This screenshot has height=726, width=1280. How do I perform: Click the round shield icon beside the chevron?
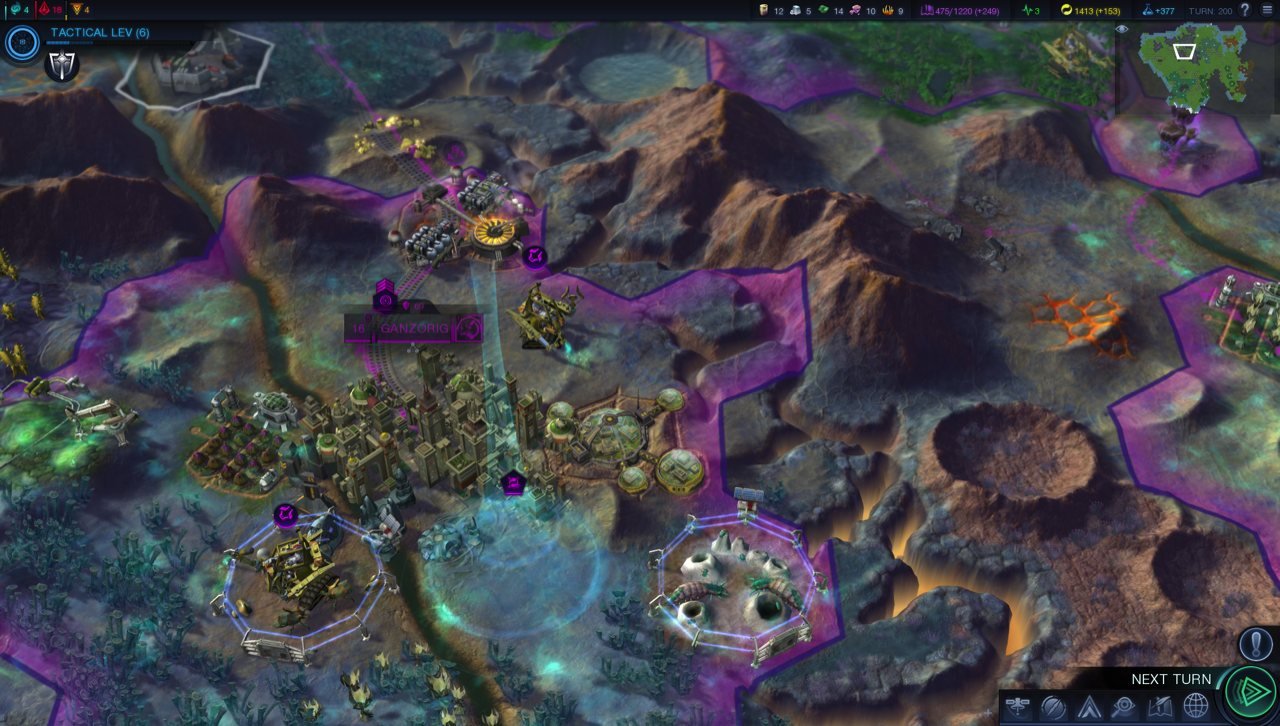[1051, 707]
